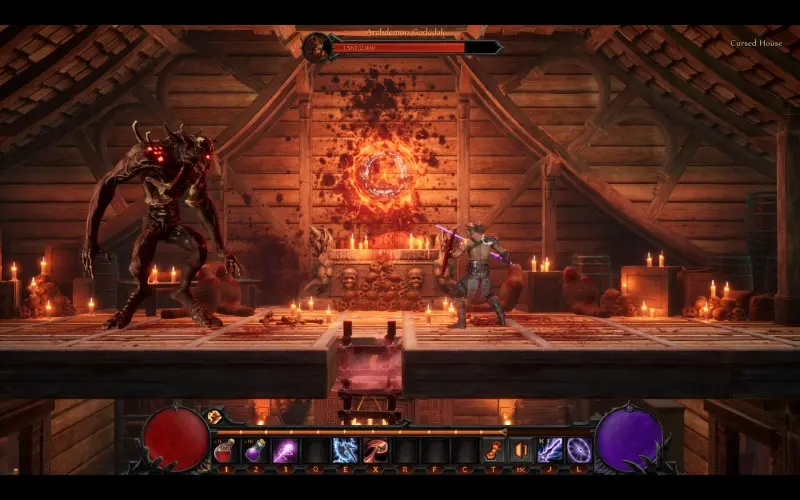Use the purple mana potion slot

click(255, 450)
